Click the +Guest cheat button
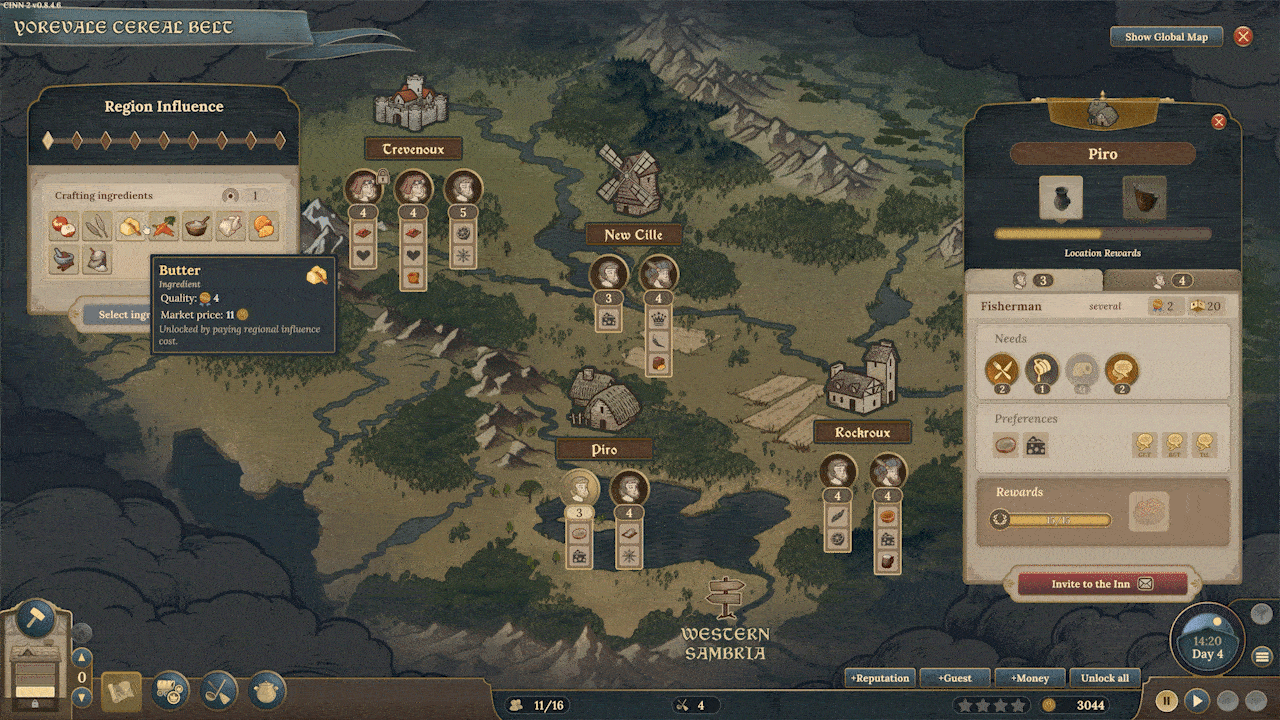This screenshot has height=720, width=1280. point(956,678)
